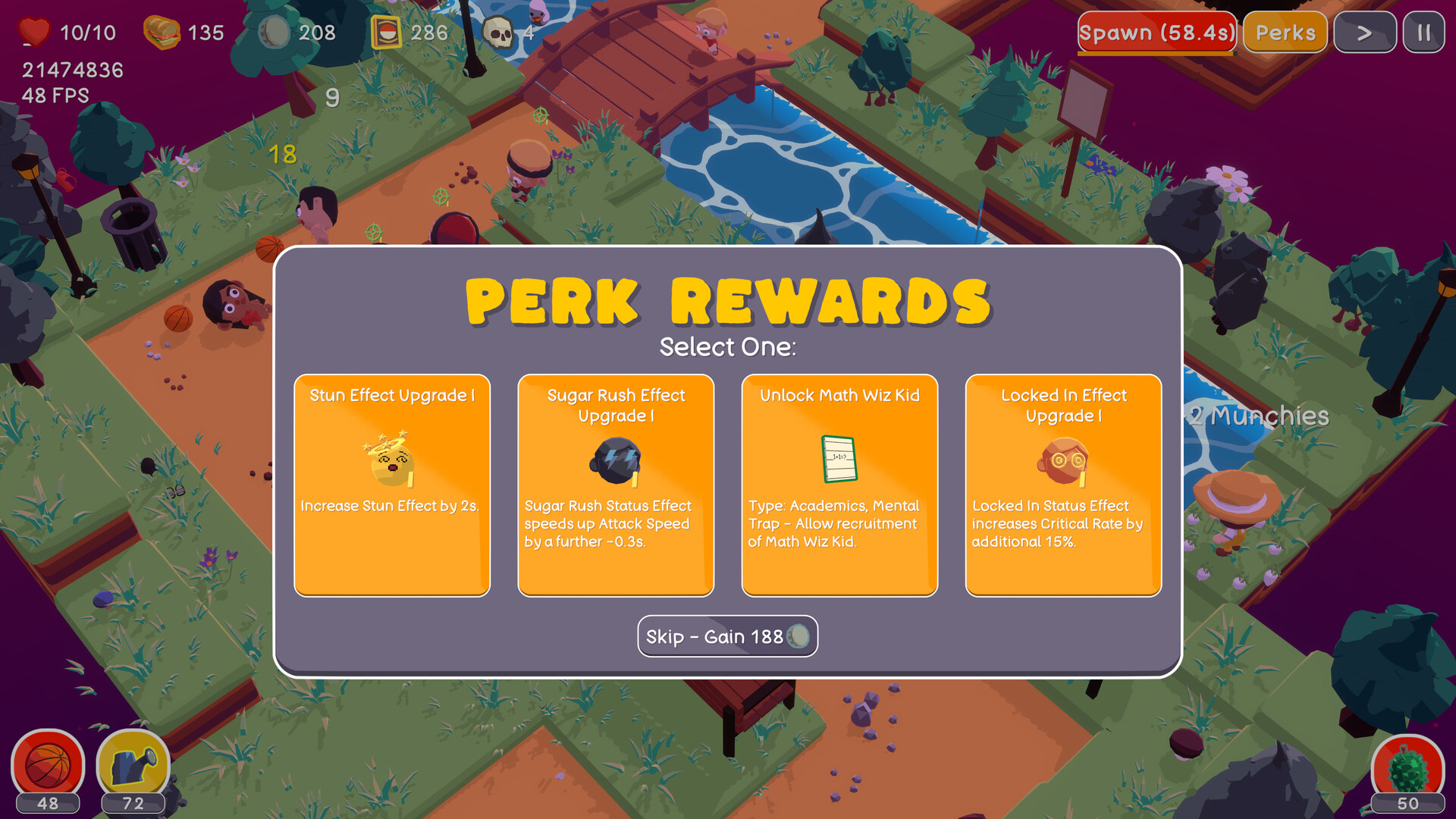Viewport: 1456px width, 819px height.
Task: Click the skull kill counter icon
Action: (498, 32)
